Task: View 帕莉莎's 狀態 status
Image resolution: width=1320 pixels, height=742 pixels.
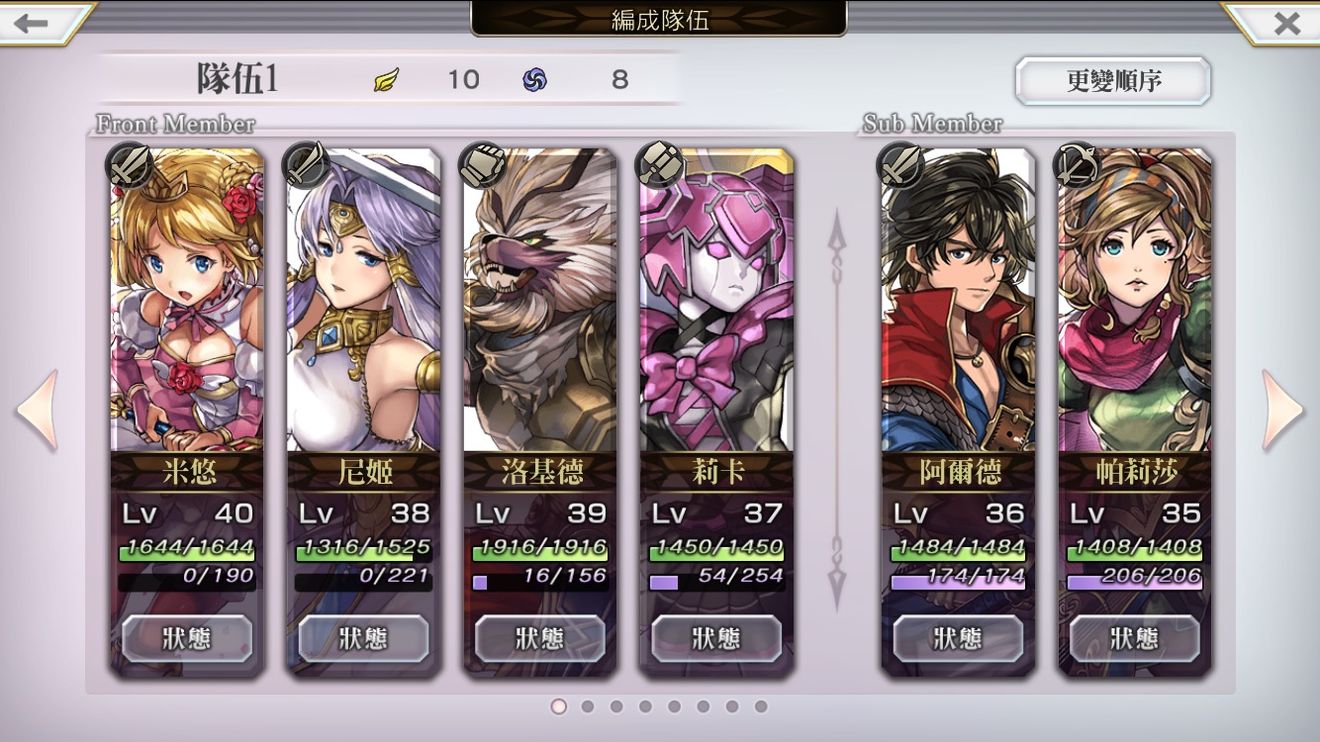Action: coord(1135,638)
